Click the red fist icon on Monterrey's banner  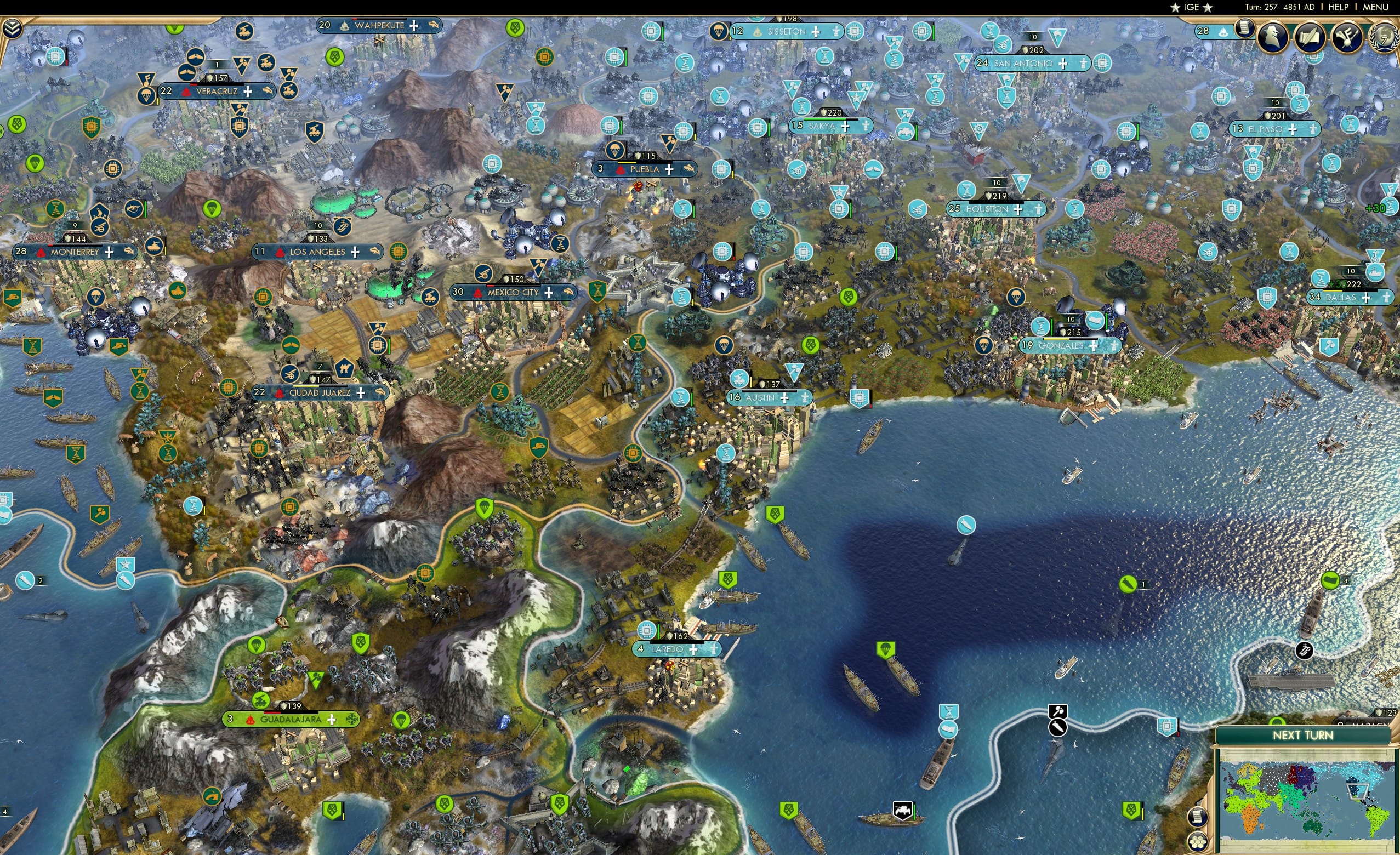[41, 253]
